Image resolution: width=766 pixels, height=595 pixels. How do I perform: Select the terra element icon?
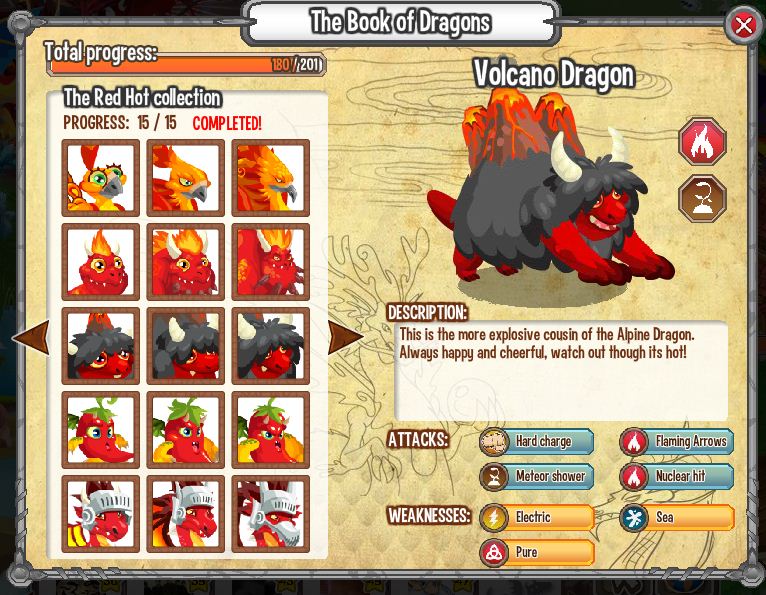click(702, 198)
